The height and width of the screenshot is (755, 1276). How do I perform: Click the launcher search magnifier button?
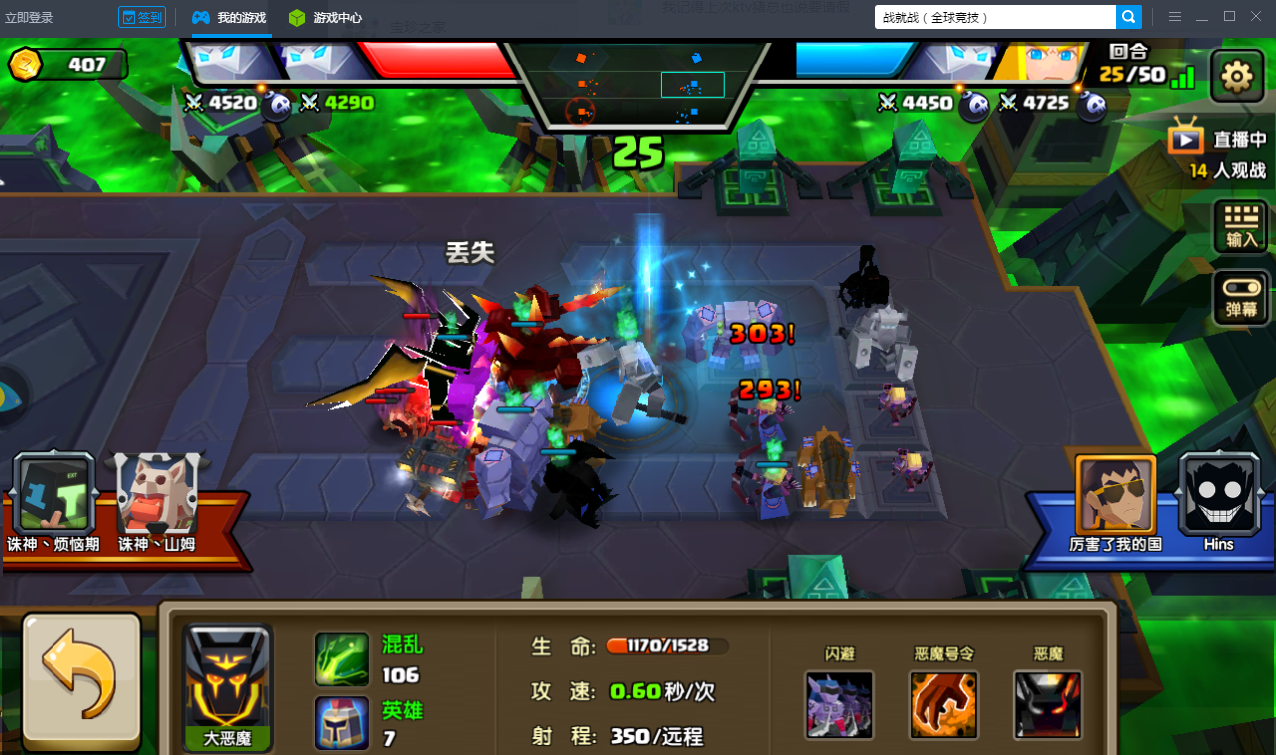point(1128,17)
